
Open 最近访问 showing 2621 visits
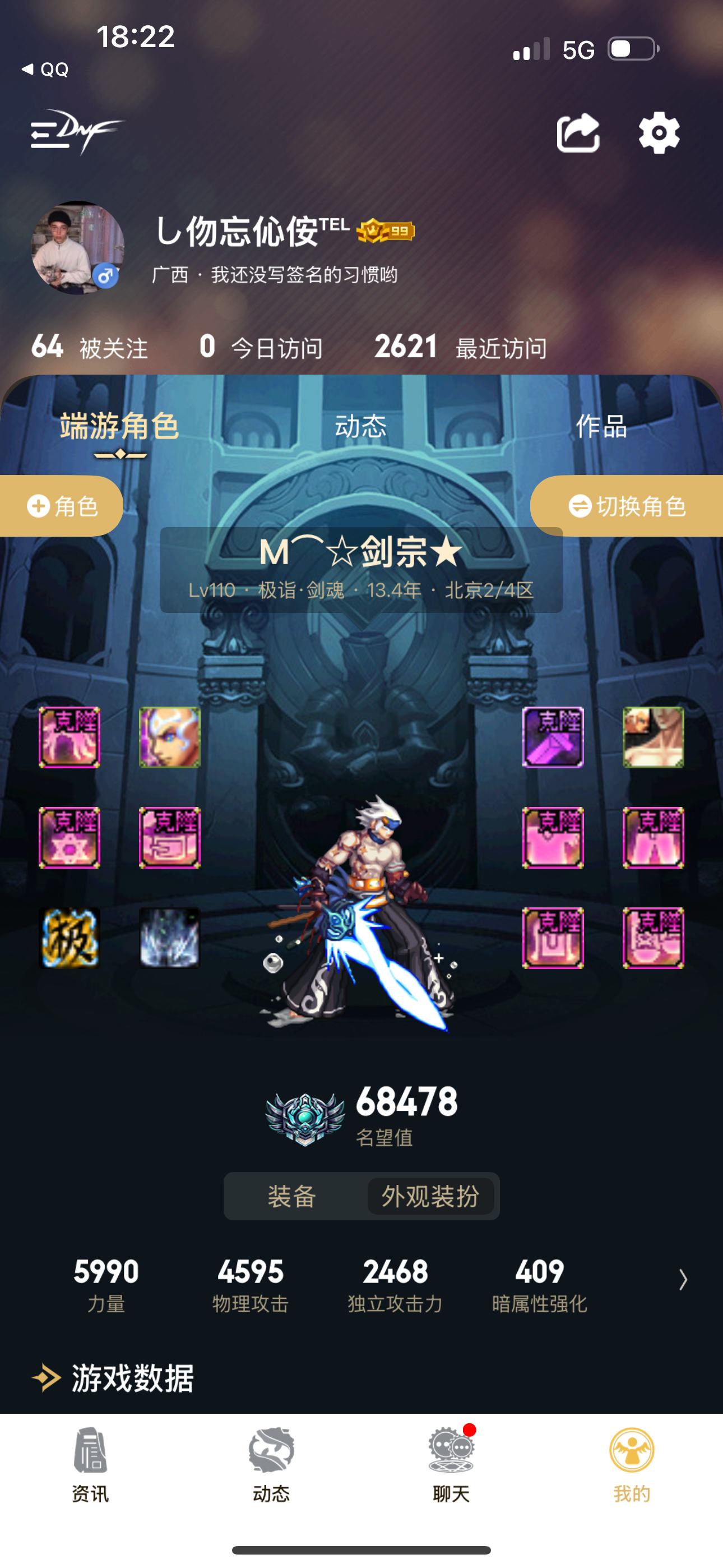tap(461, 347)
